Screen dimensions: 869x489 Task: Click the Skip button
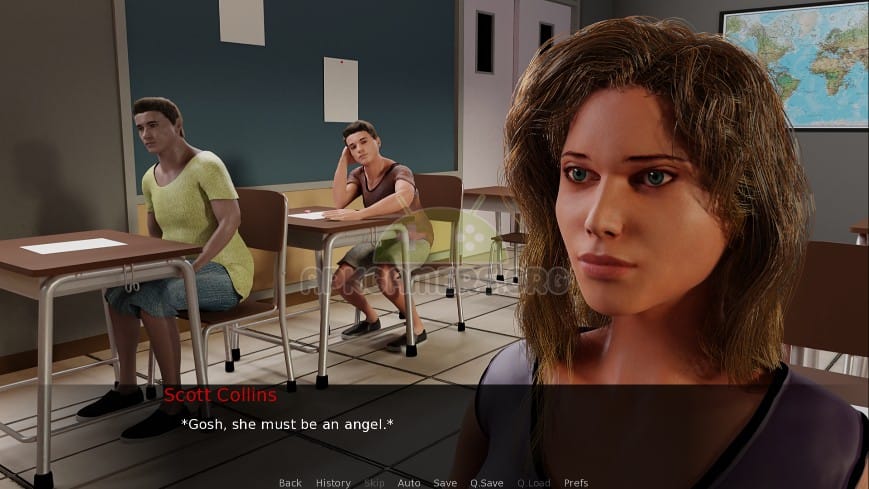point(373,483)
